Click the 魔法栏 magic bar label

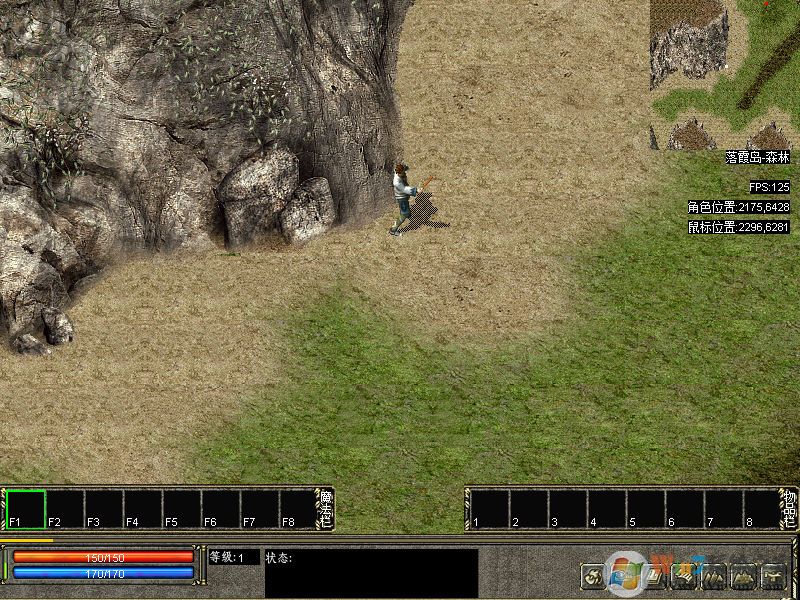coord(326,509)
